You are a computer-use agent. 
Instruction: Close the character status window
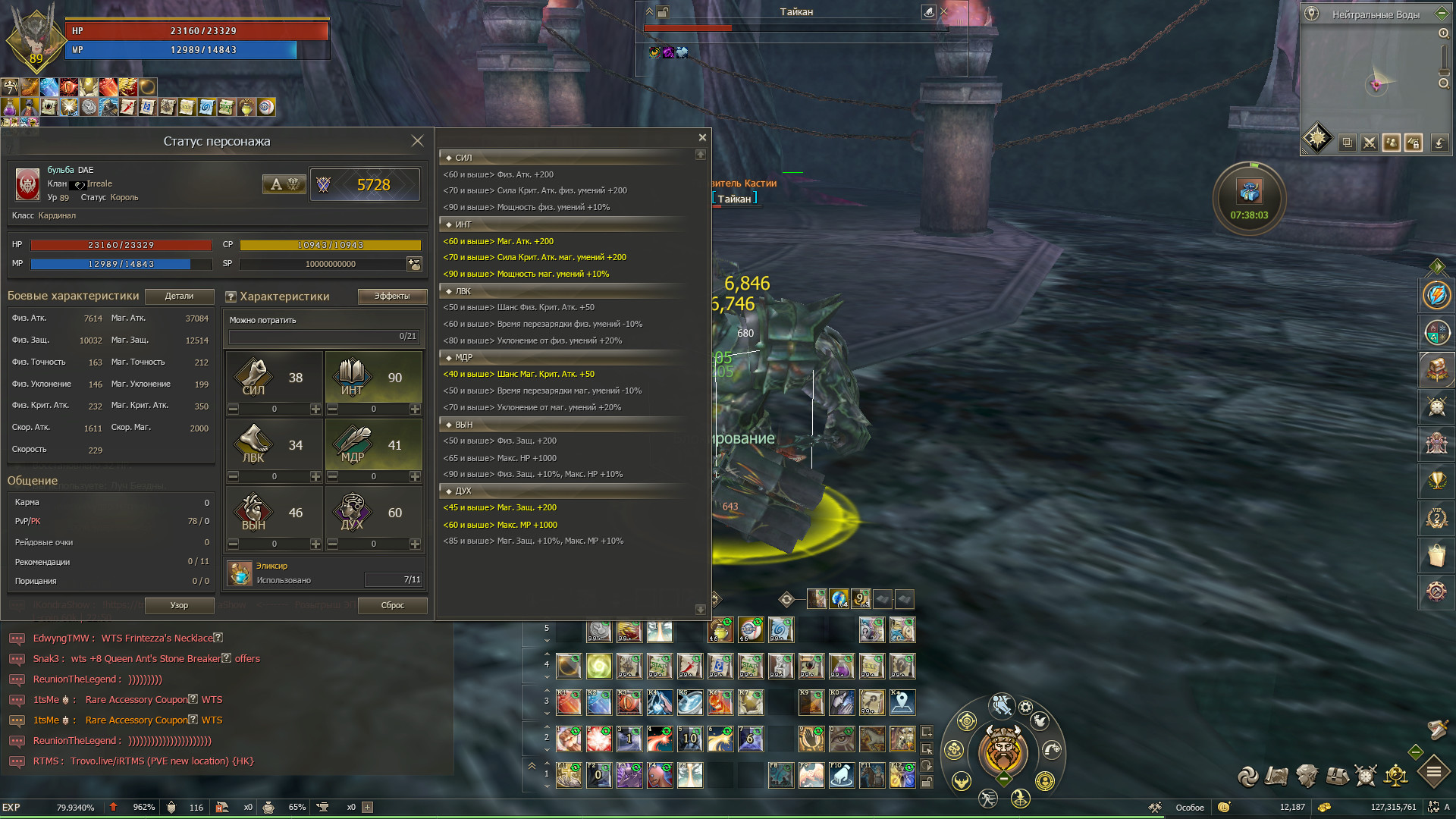pyautogui.click(x=417, y=141)
